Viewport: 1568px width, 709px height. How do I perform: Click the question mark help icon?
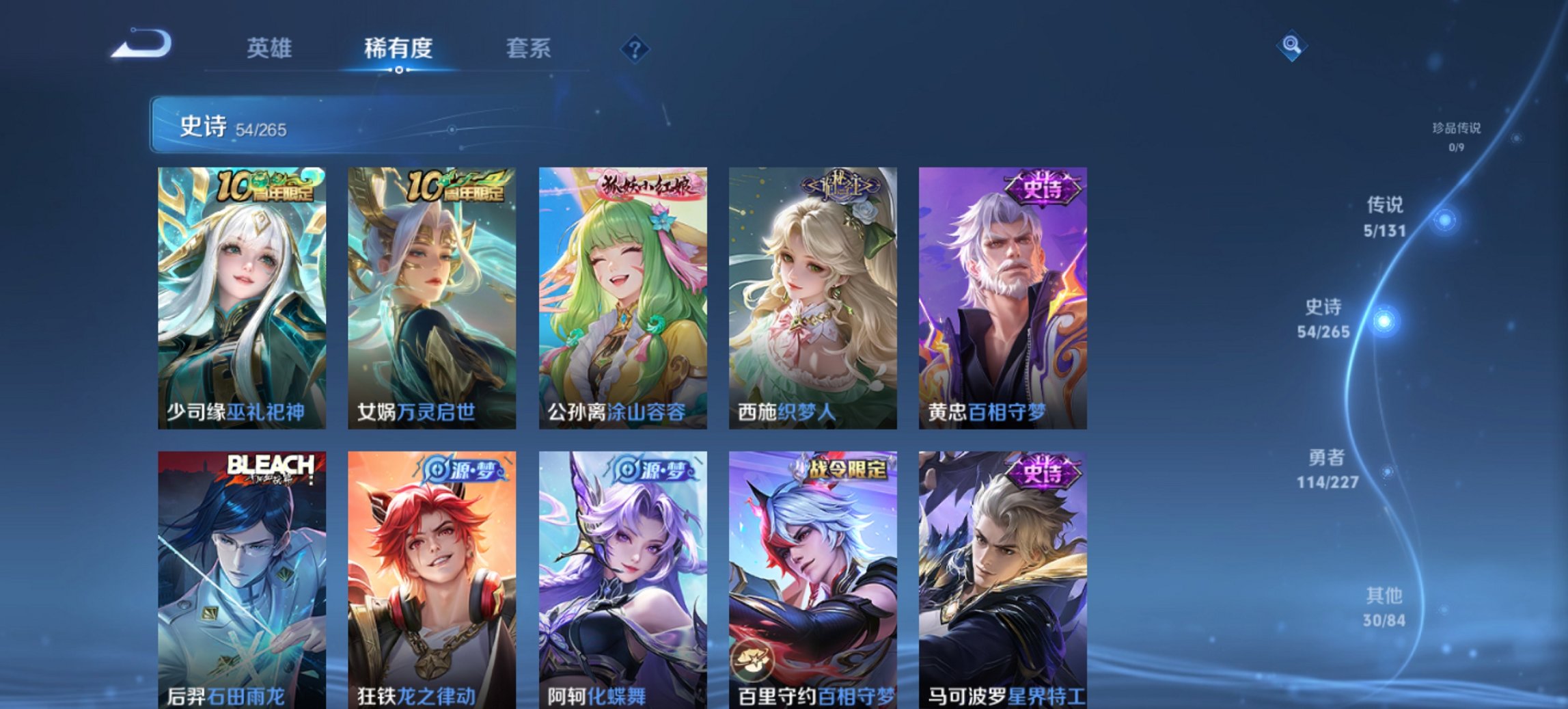pyautogui.click(x=634, y=49)
